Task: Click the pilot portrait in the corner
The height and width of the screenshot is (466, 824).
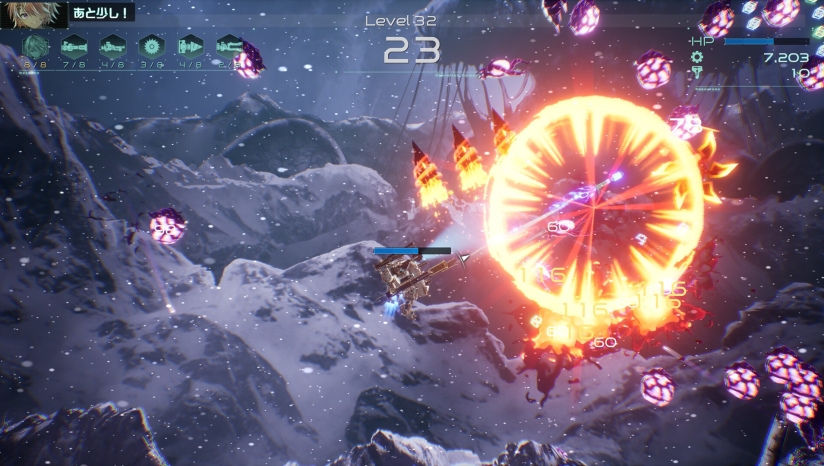Action: point(33,12)
